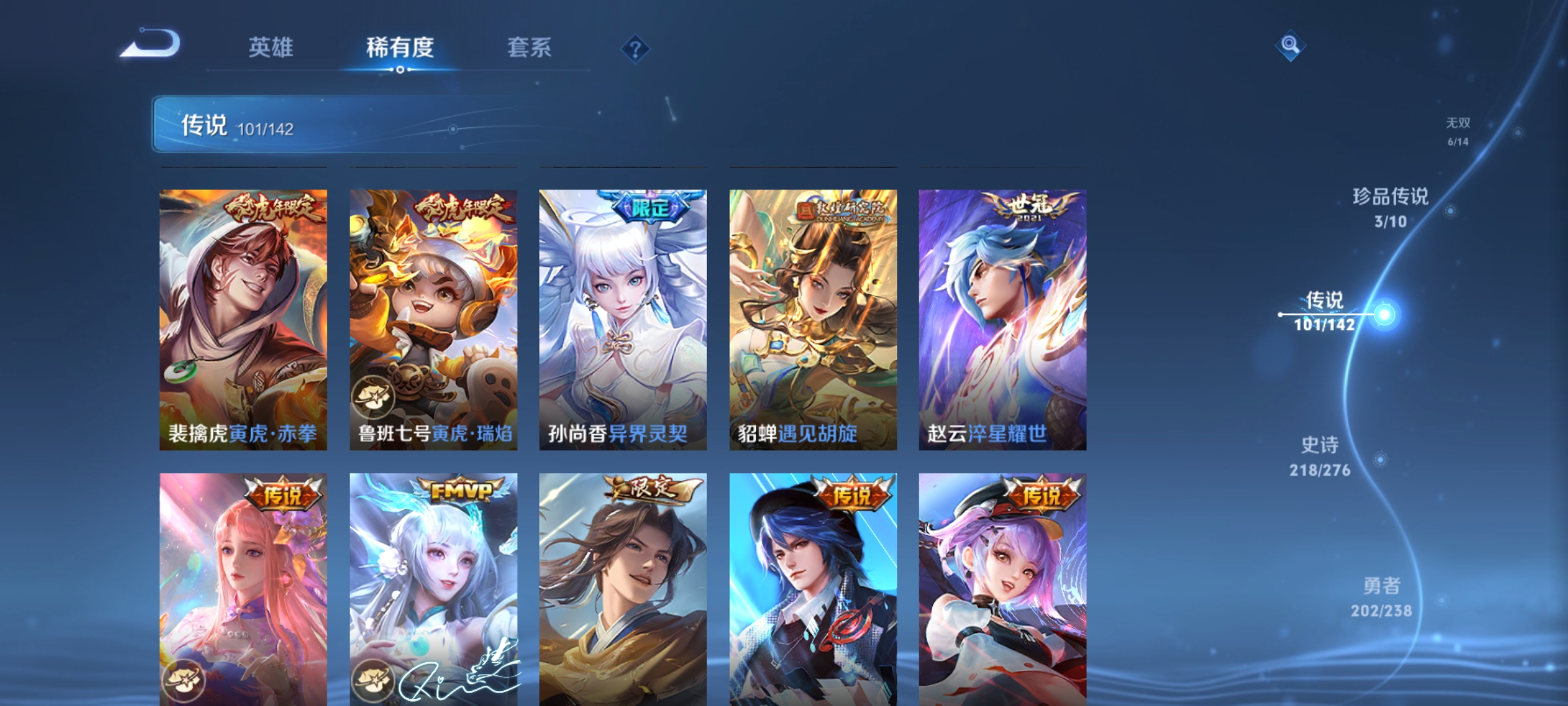Switch to the 英雄 tab

(x=272, y=47)
